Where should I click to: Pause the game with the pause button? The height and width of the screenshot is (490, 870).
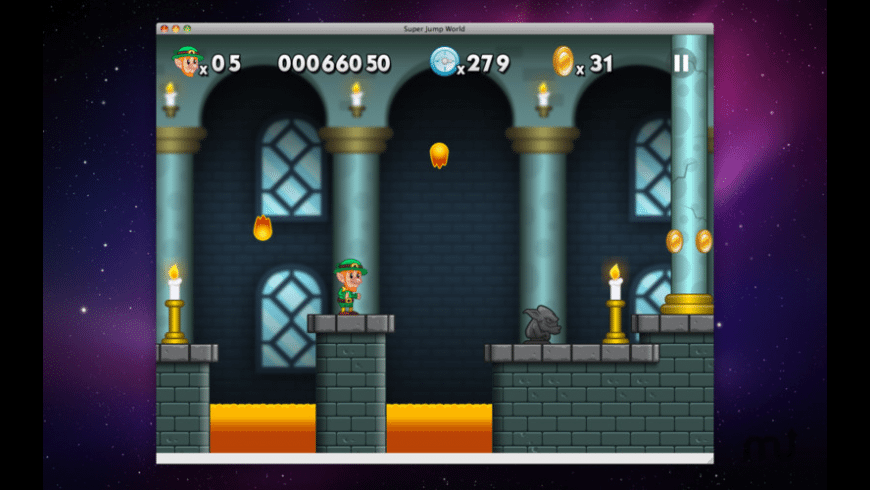tap(680, 63)
